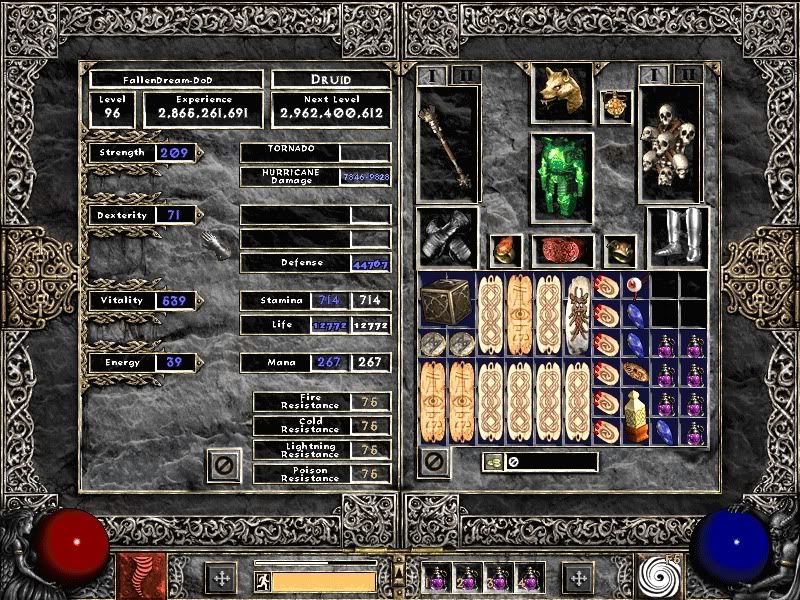Select the equipped metal boots slot
This screenshot has width=800, height=600.
tap(678, 238)
